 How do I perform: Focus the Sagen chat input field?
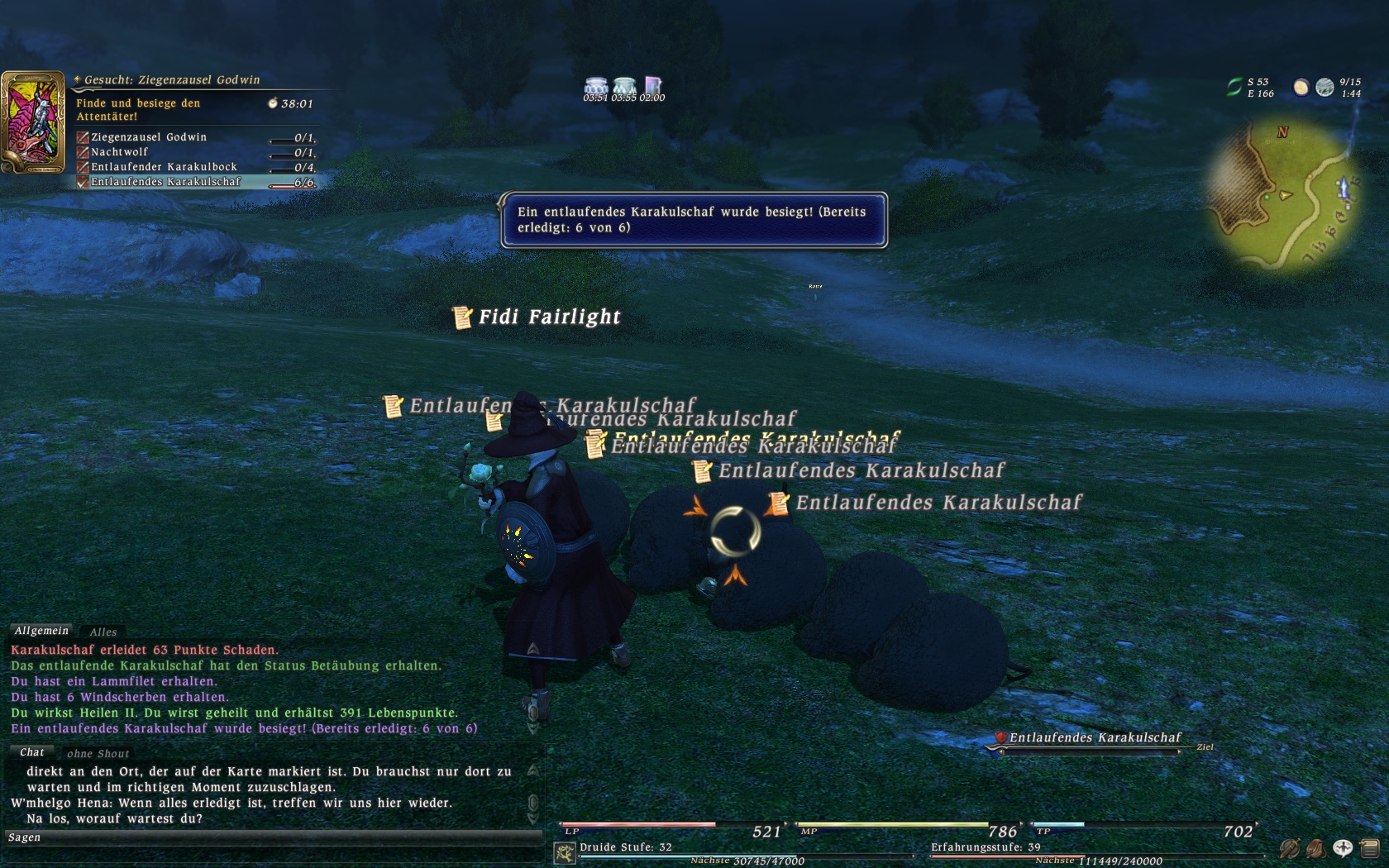click(x=273, y=838)
